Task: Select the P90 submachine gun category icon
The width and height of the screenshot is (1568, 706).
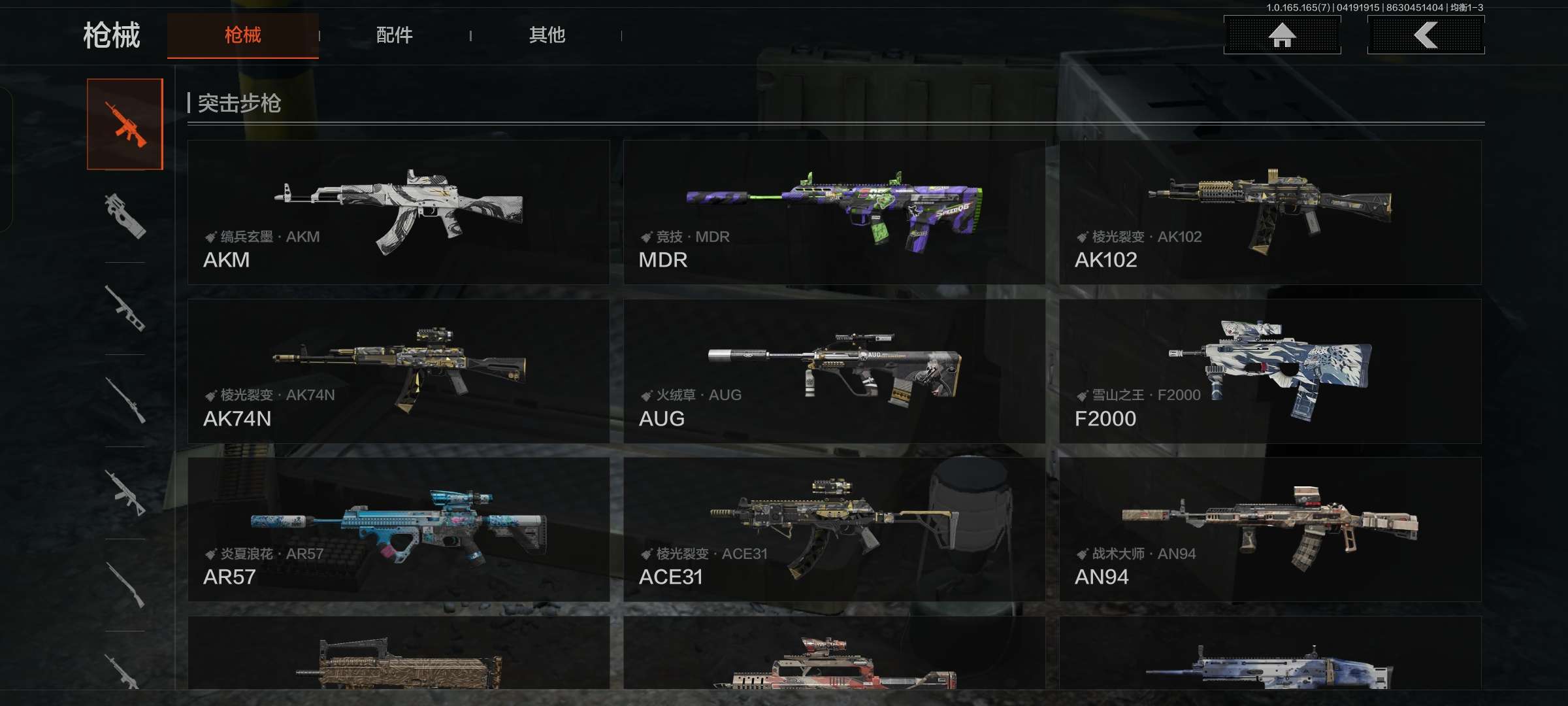Action: (125, 216)
